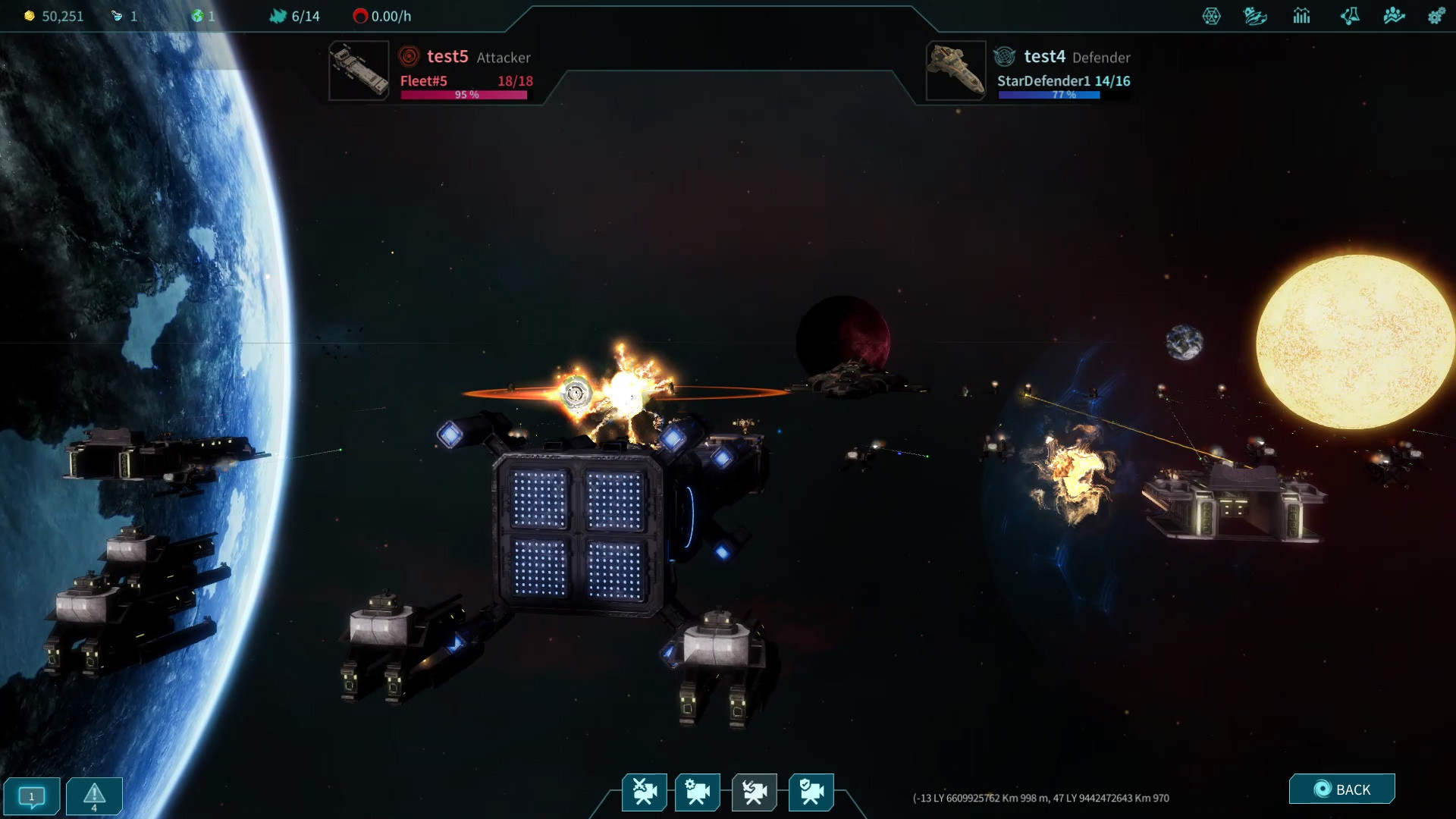The height and width of the screenshot is (819, 1456).
Task: Select the defender StarDefender1 ship portrait
Action: tap(955, 71)
